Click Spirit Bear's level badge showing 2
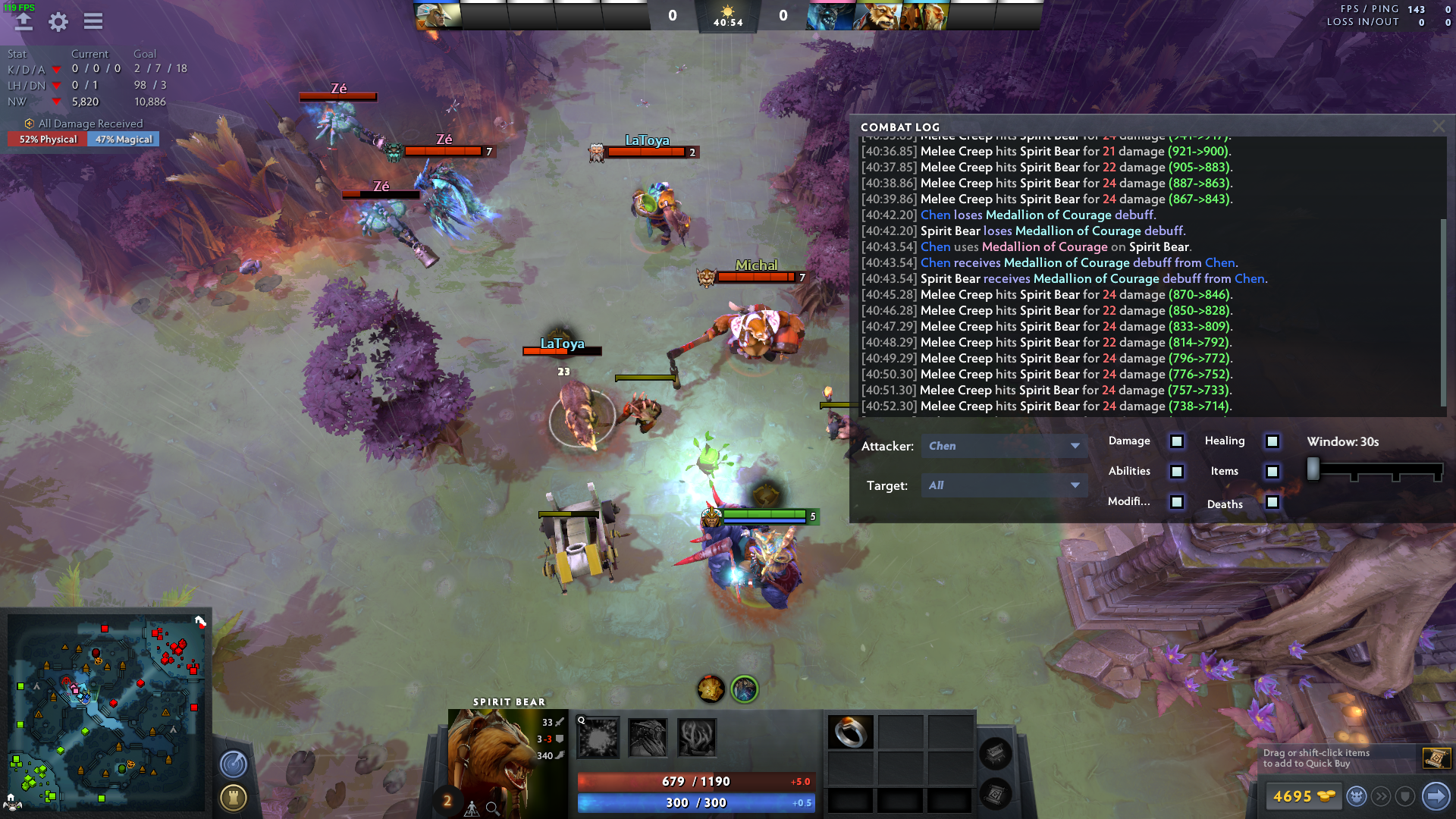This screenshot has height=819, width=1456. [446, 800]
